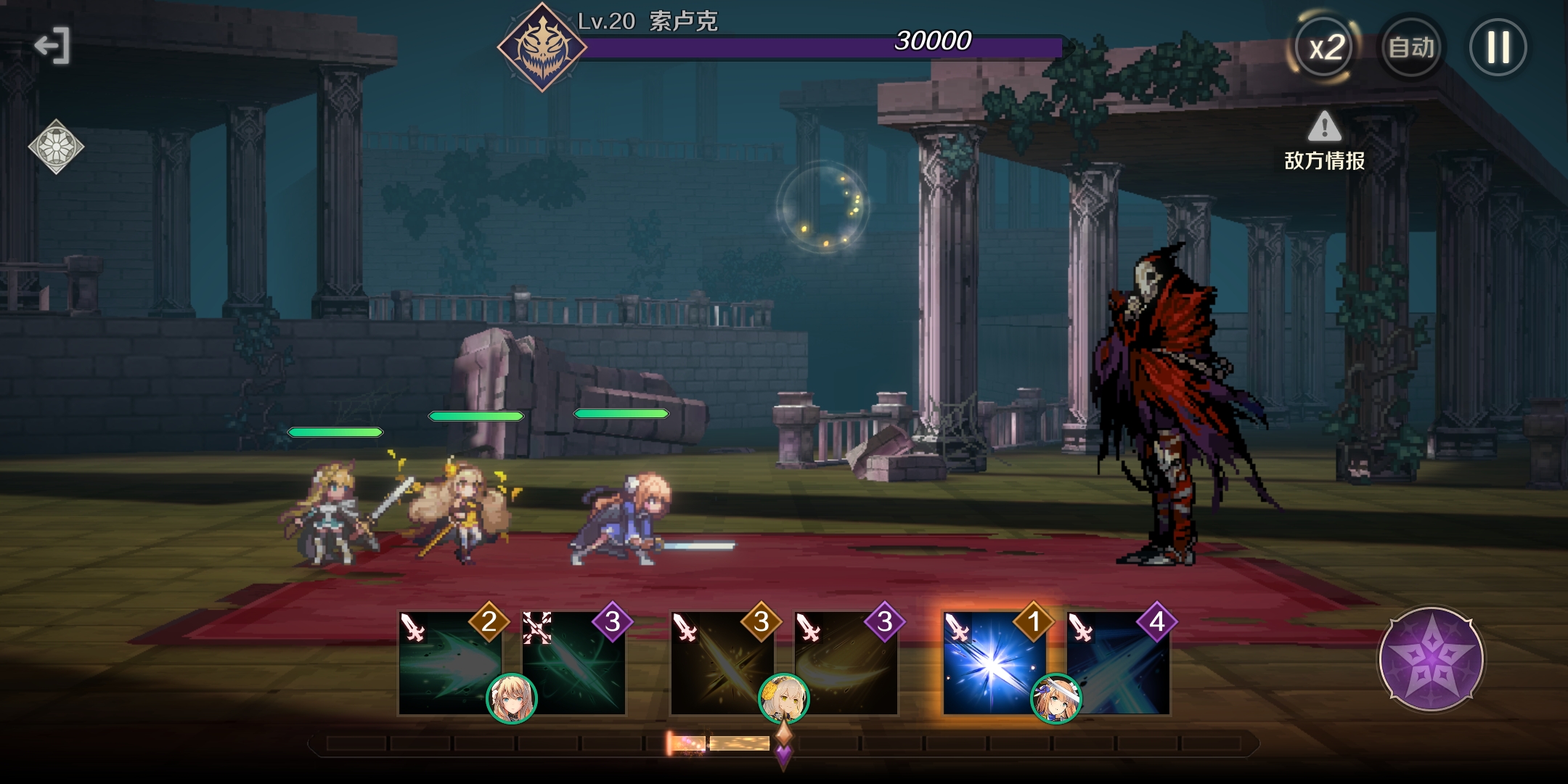Open 敌方情报 enemy info

tap(1325, 142)
